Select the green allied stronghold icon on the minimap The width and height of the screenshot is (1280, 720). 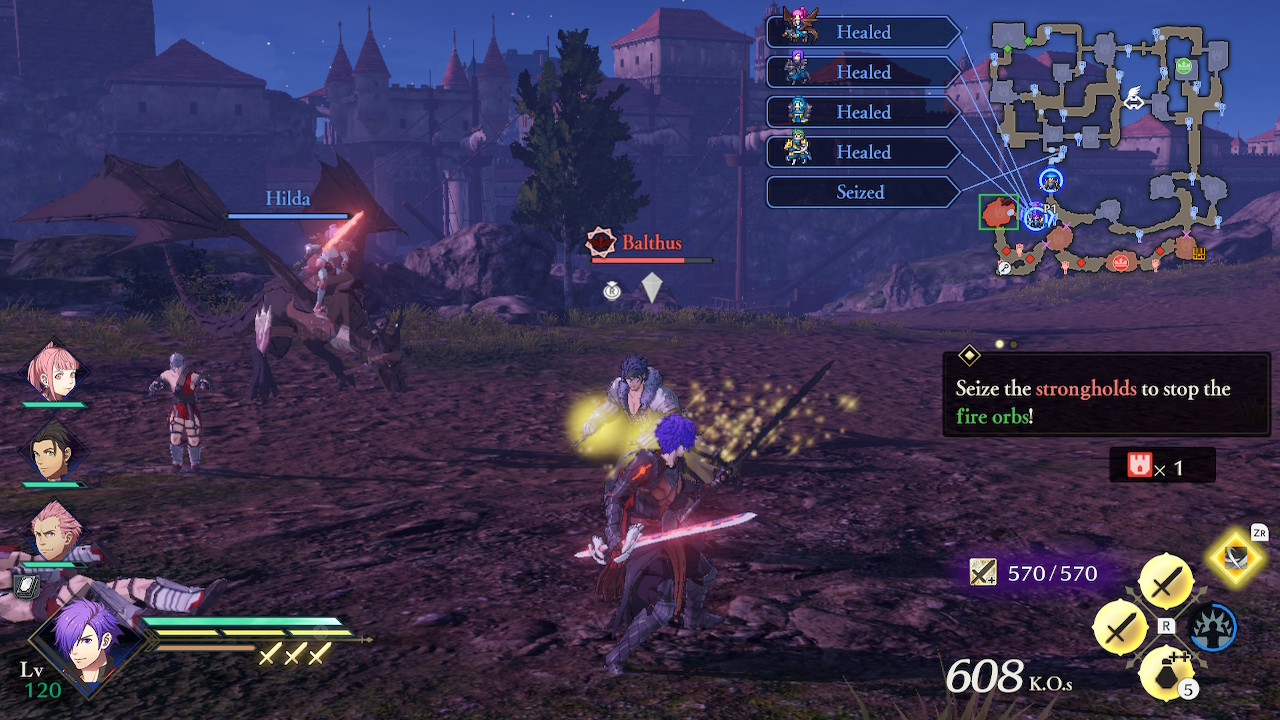[1184, 68]
